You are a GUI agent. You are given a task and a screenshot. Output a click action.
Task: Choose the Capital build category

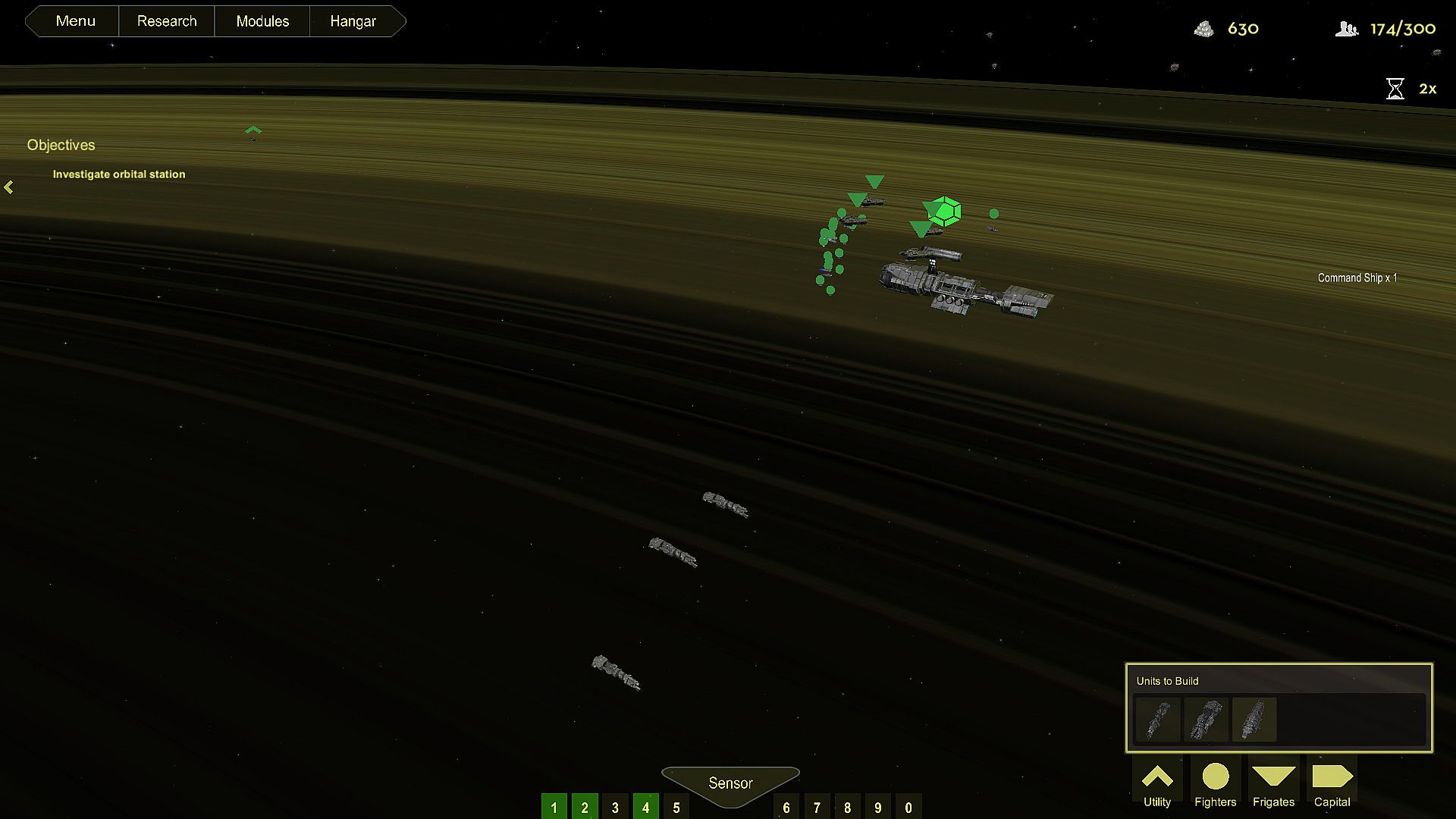click(x=1332, y=785)
